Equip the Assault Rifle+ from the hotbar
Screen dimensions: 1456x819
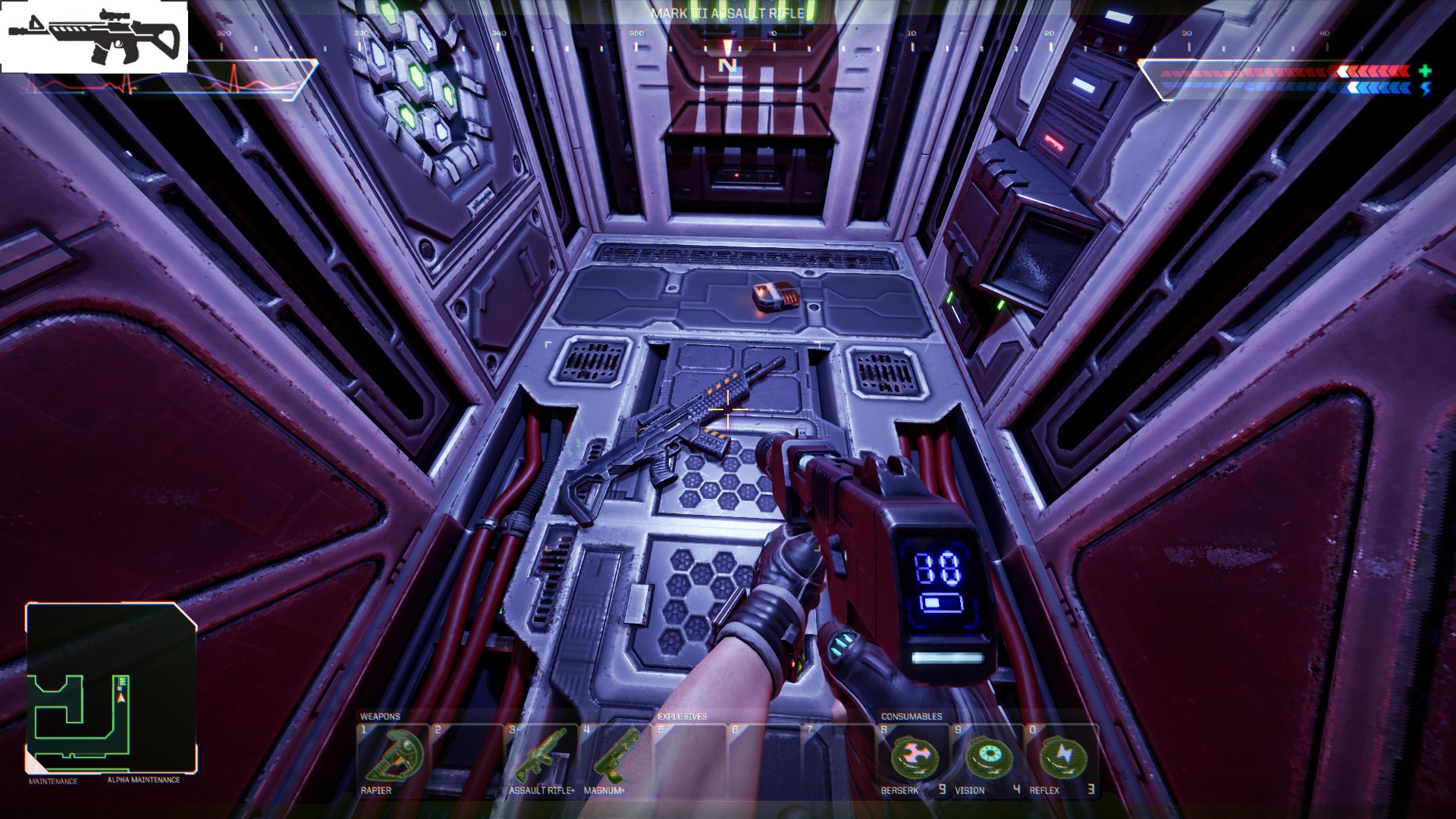coord(540,758)
